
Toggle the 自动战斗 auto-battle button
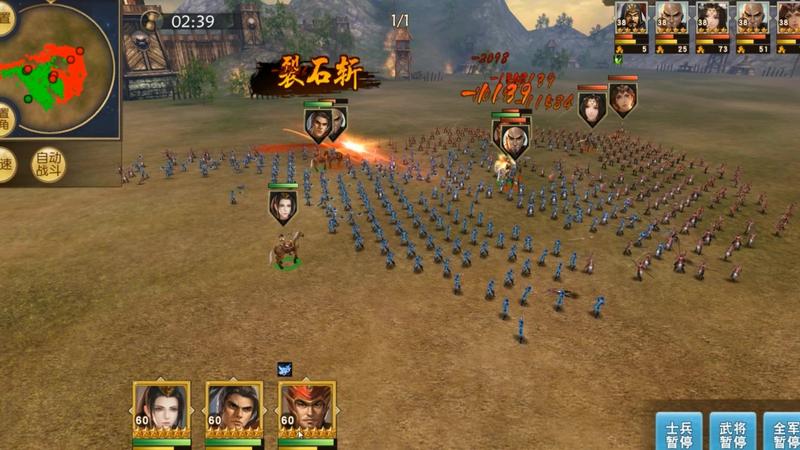click(49, 163)
